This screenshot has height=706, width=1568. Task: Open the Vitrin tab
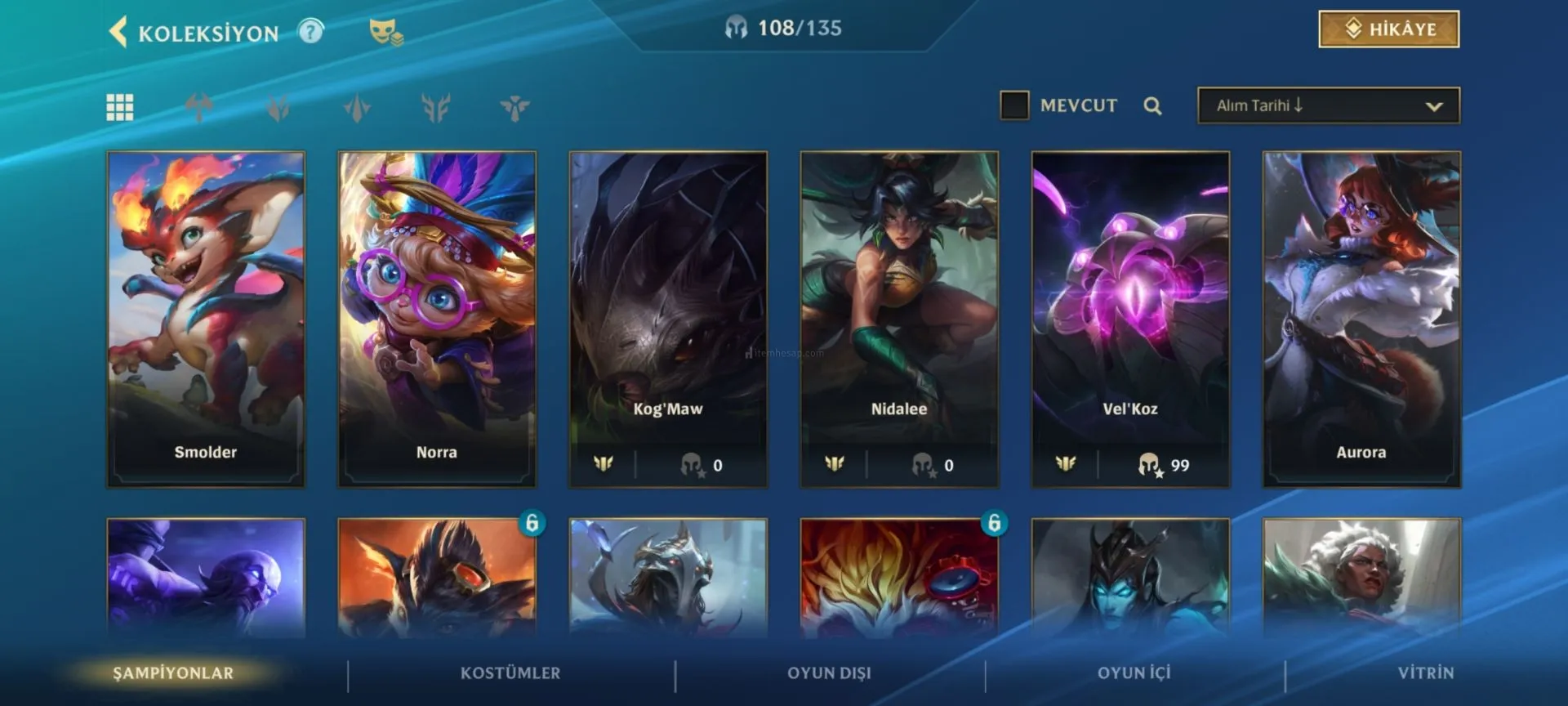tap(1425, 673)
